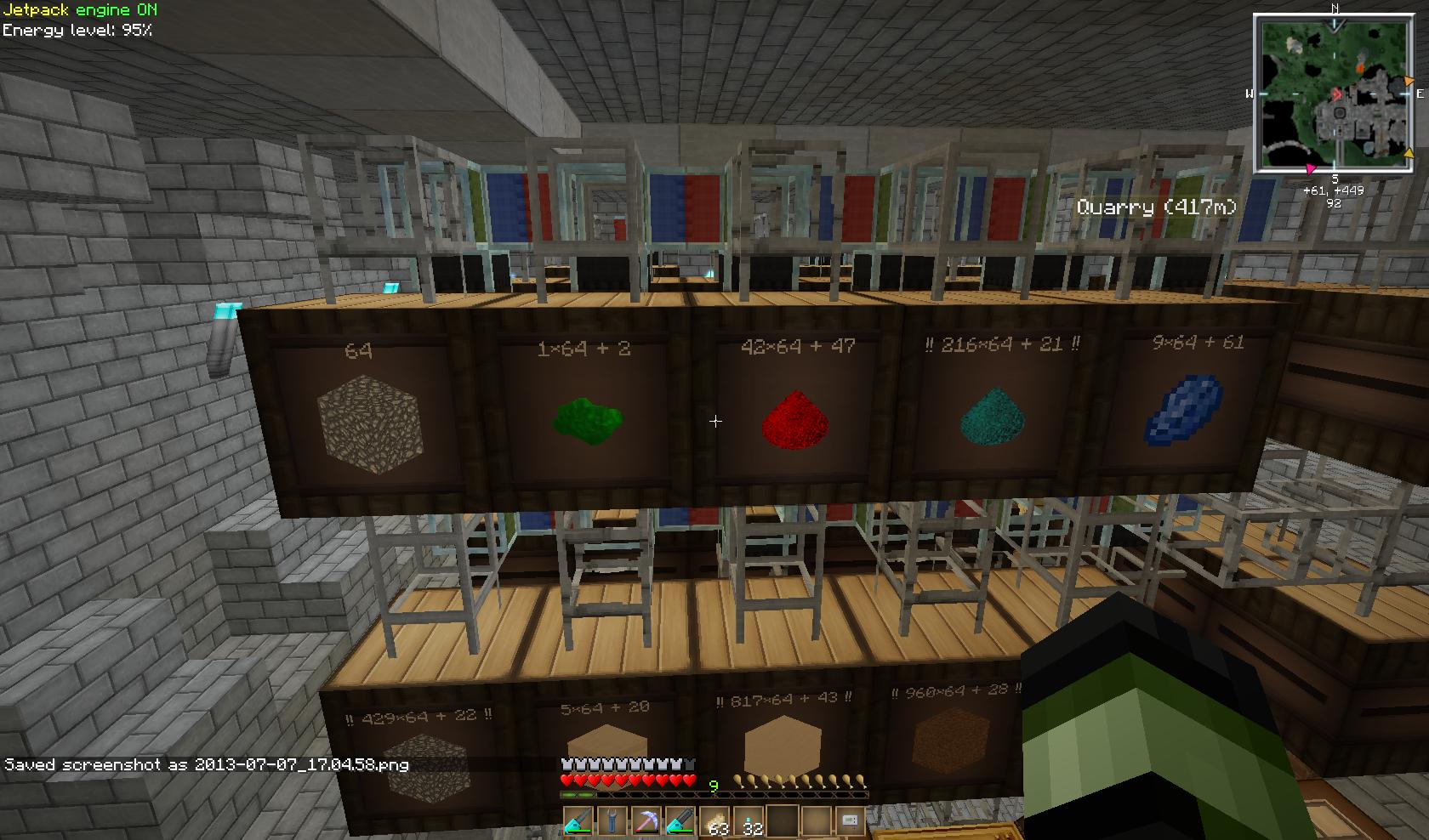1429x840 pixels.
Task: Choose the hotbar stack of 32 items
Action: click(749, 822)
